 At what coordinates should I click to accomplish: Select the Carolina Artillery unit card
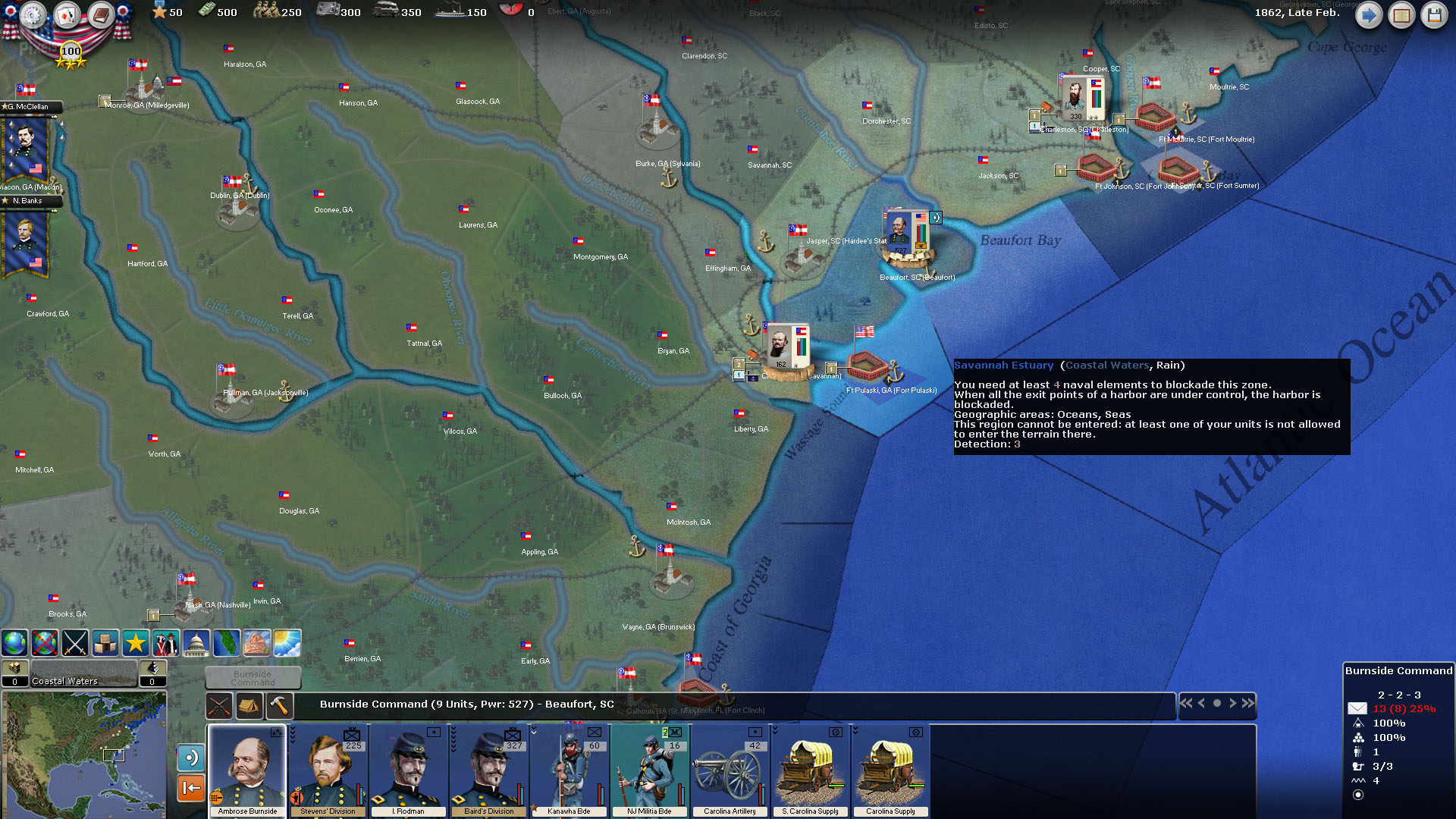pyautogui.click(x=730, y=770)
